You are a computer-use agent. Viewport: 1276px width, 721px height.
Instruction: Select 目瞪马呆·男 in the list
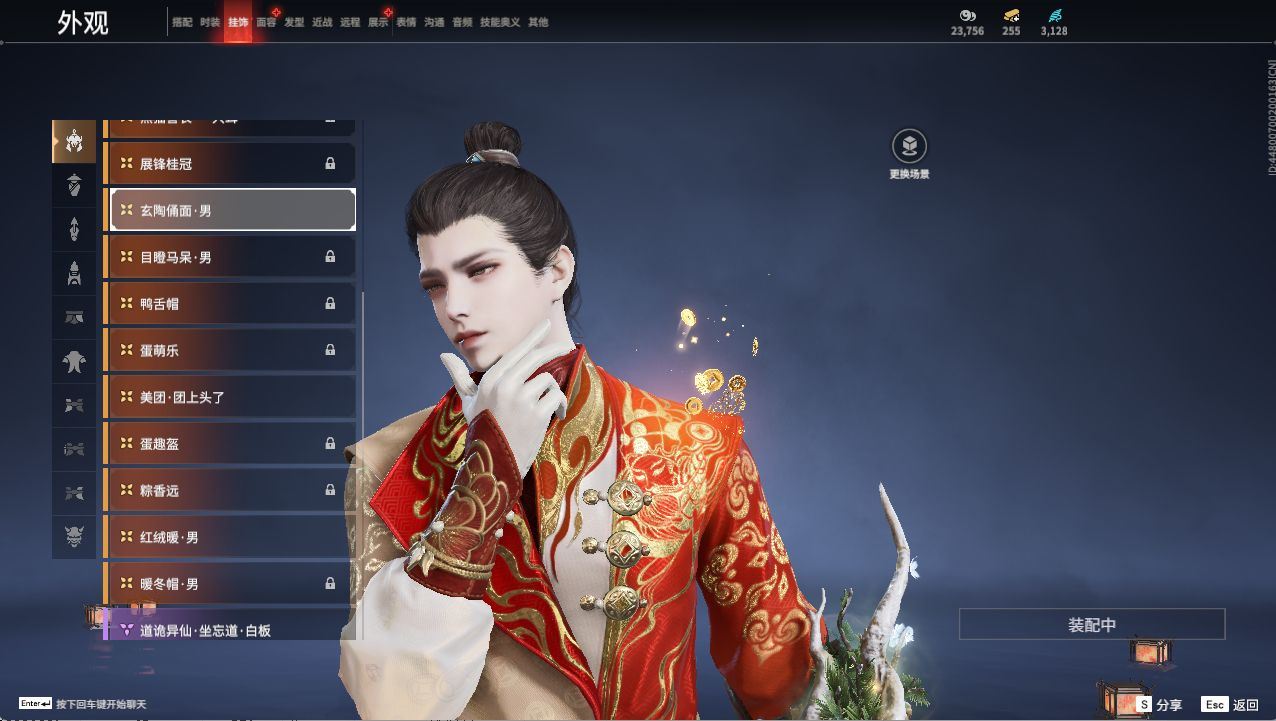pyautogui.click(x=229, y=257)
